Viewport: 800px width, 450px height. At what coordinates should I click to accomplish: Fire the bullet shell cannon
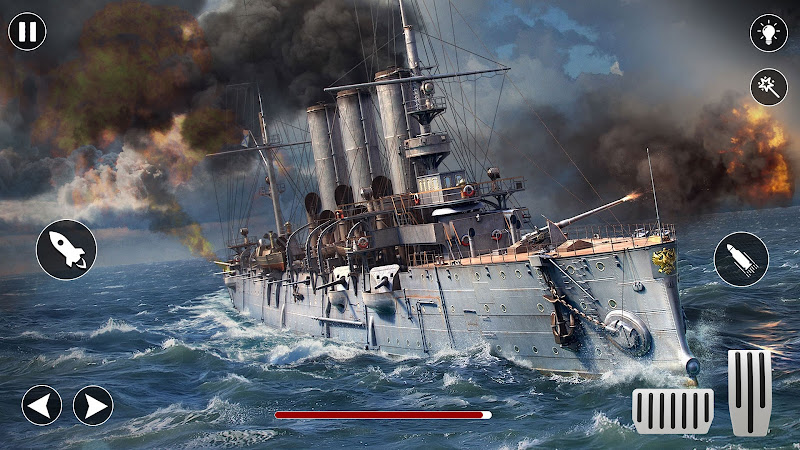(x=741, y=259)
